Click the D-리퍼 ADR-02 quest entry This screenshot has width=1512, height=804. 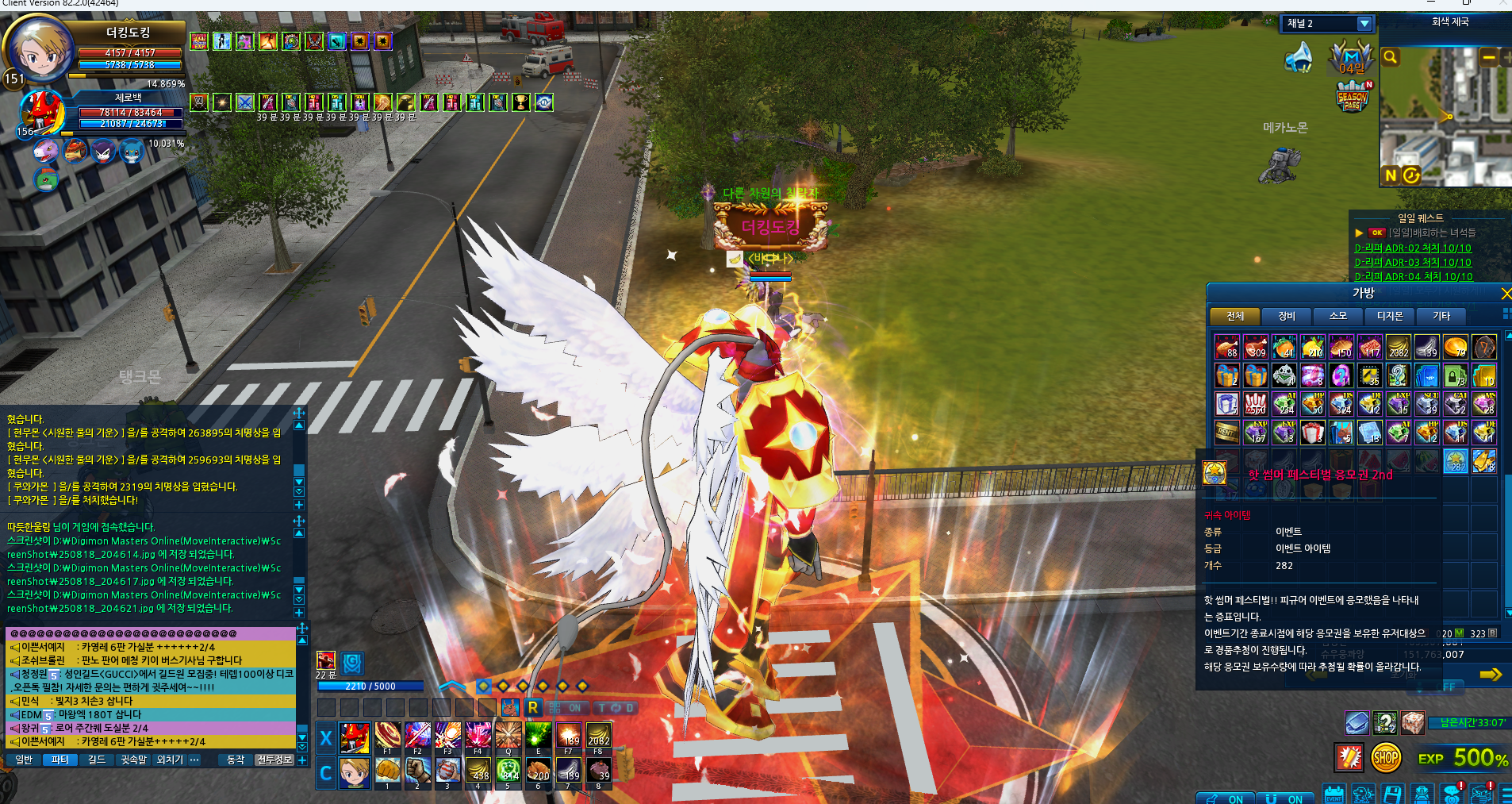tap(1412, 248)
